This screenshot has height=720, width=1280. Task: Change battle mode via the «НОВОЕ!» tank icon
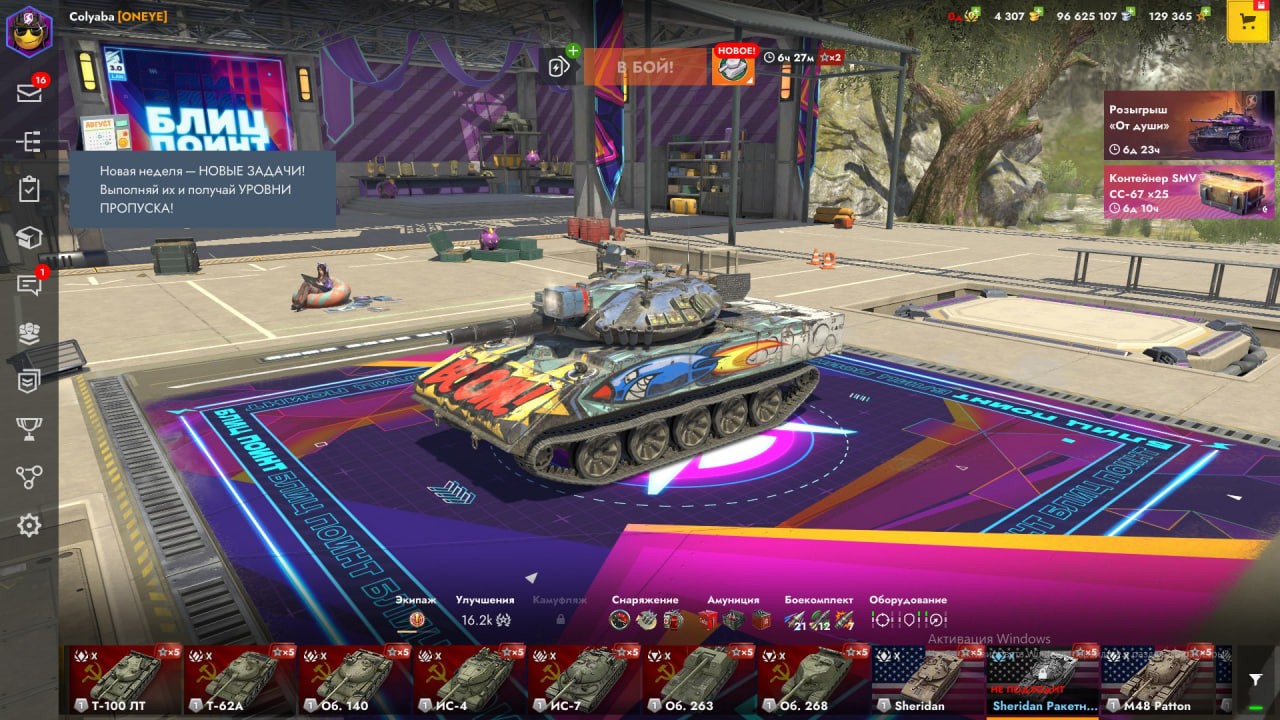tap(732, 67)
